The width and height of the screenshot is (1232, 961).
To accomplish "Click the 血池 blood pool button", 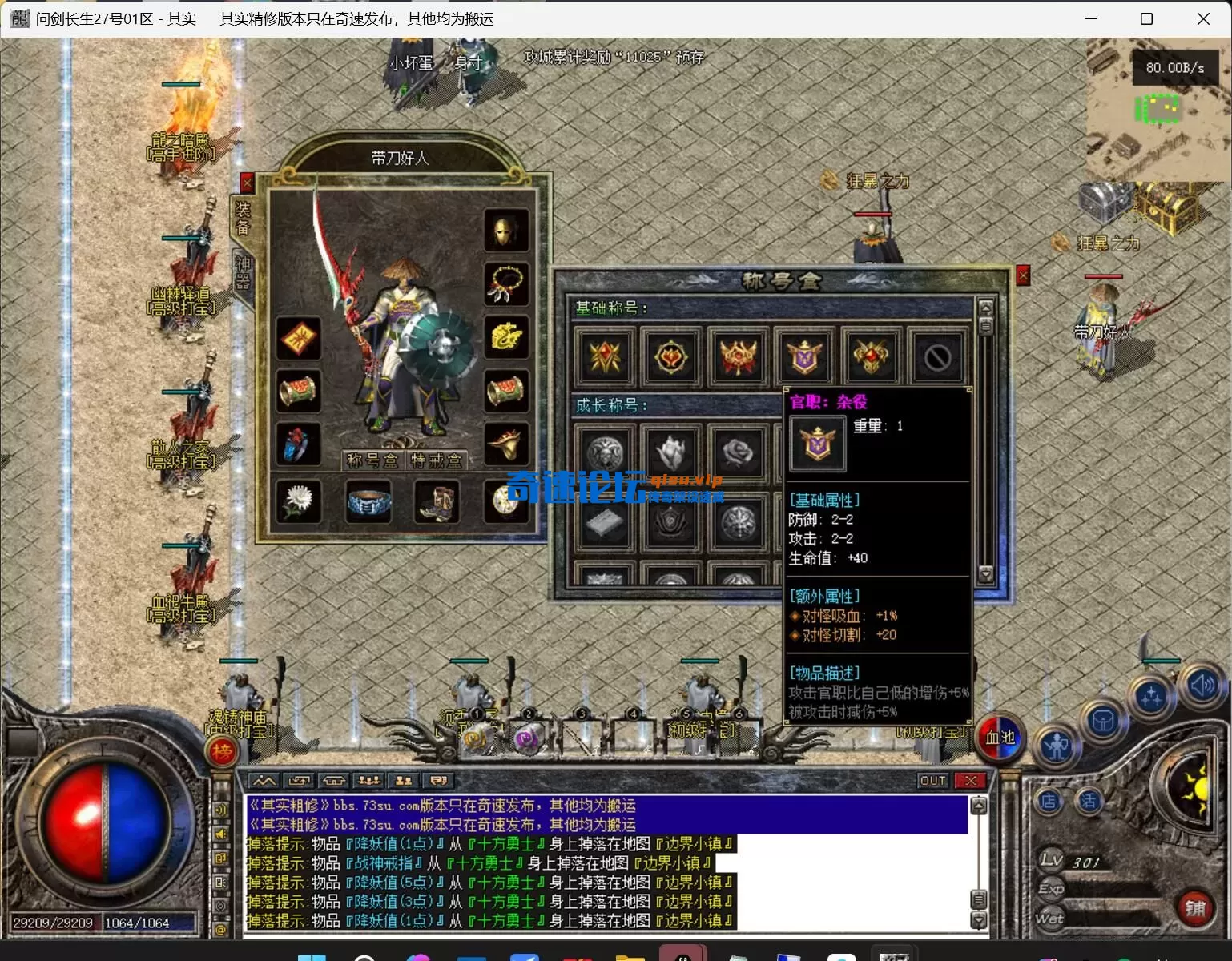I will pyautogui.click(x=1000, y=737).
